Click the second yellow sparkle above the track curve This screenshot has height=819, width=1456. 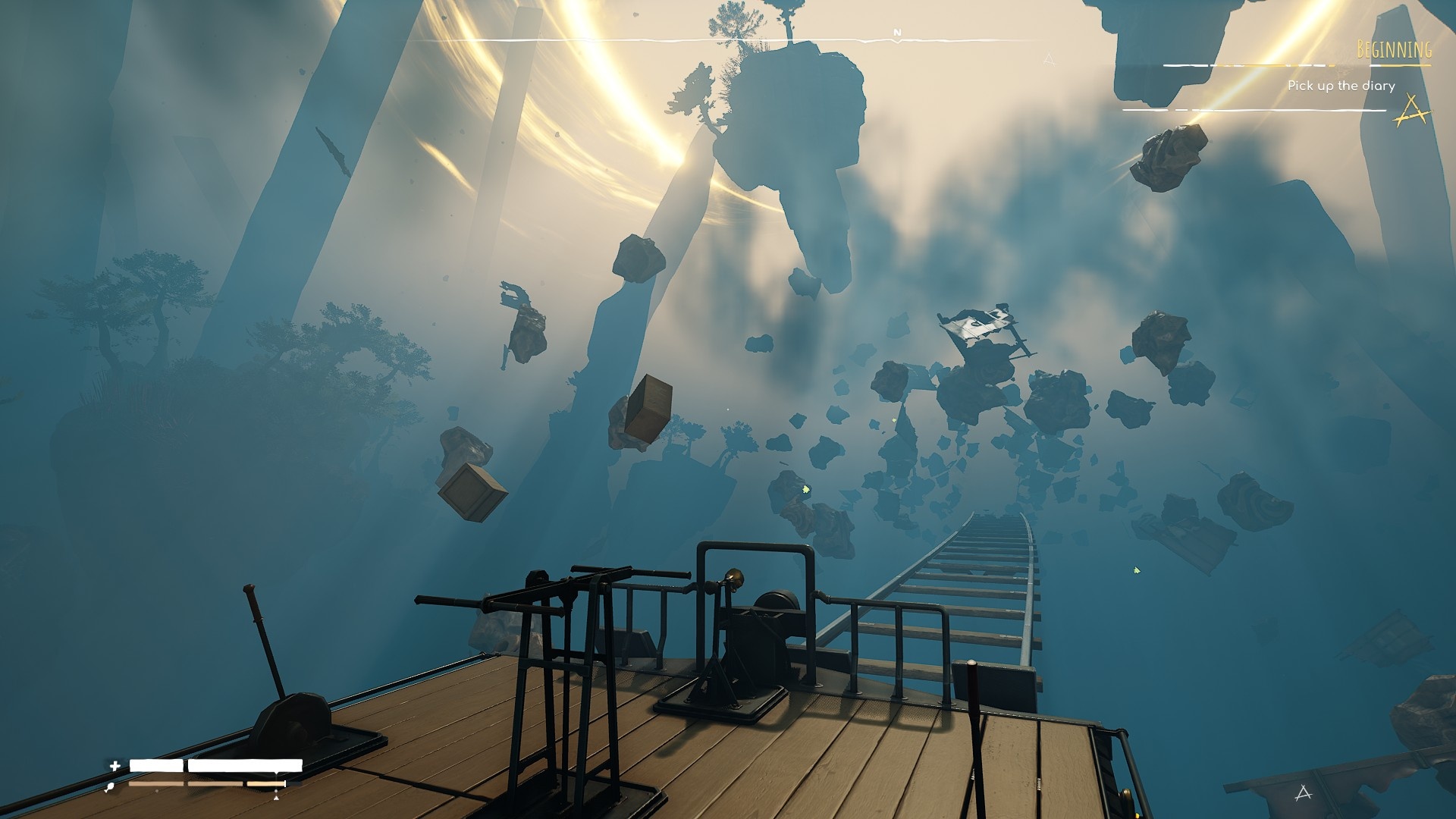(x=1136, y=570)
